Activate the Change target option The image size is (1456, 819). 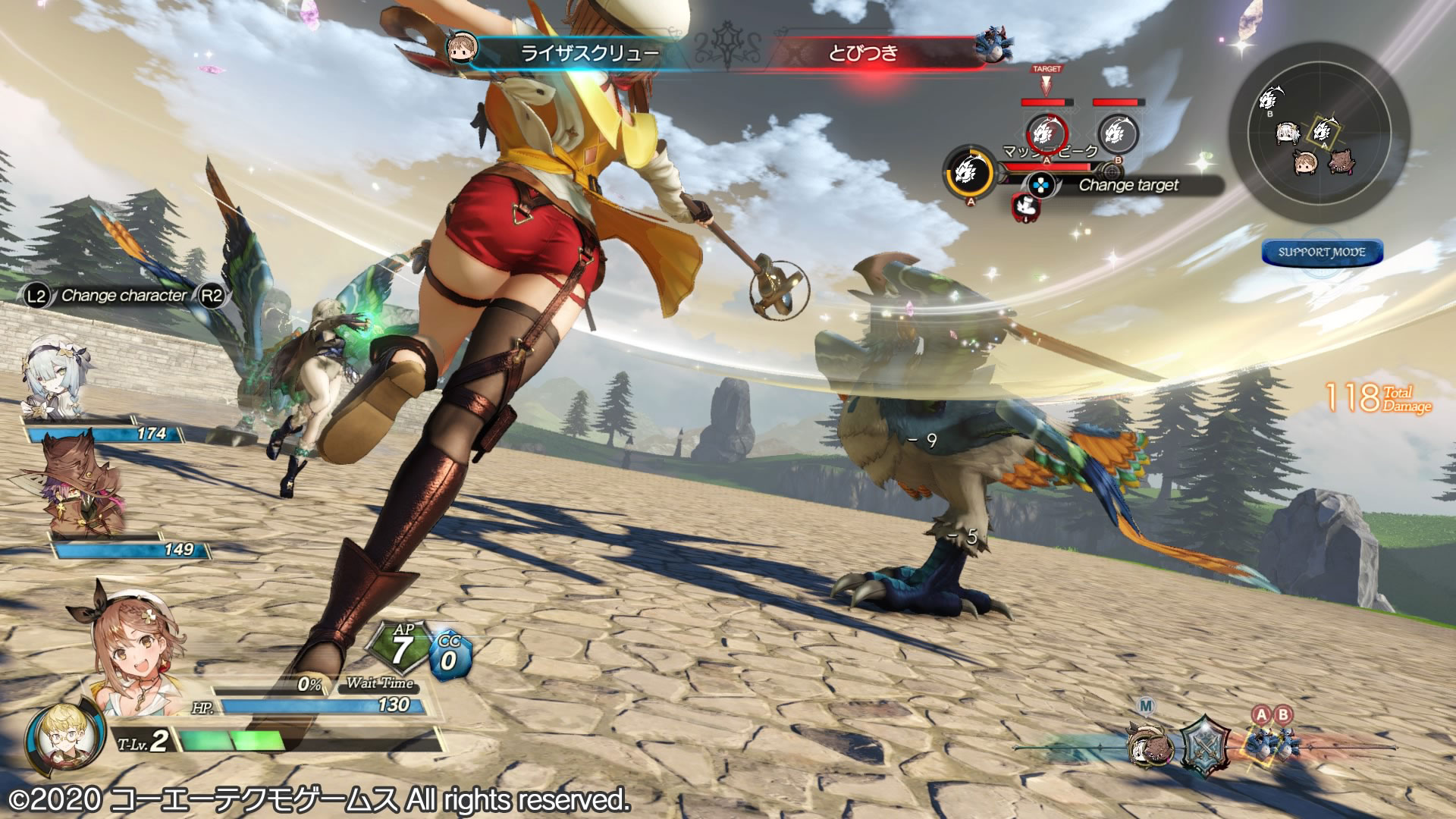pos(1128,185)
